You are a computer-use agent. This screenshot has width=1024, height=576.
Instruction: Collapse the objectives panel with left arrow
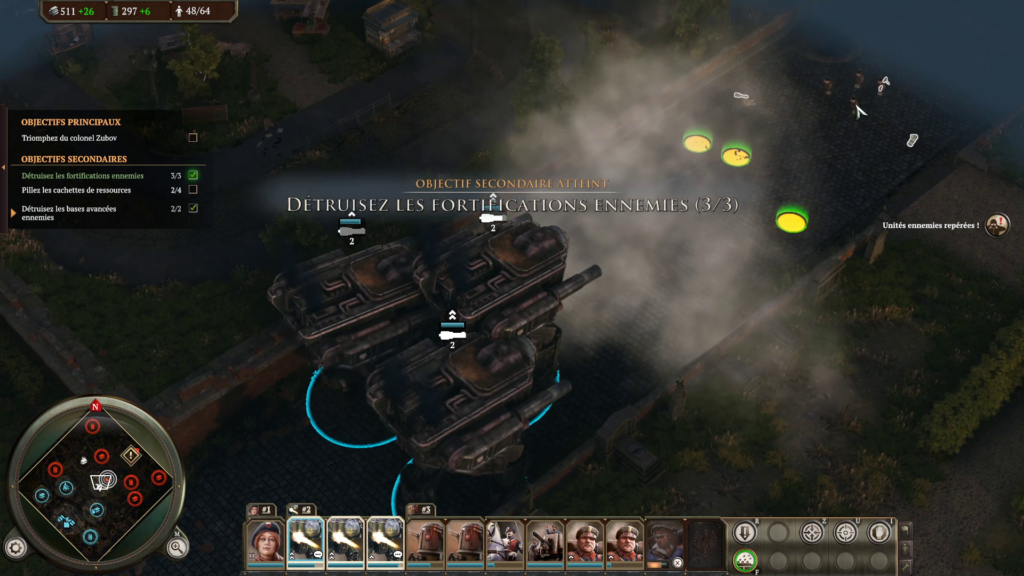click(x=4, y=166)
